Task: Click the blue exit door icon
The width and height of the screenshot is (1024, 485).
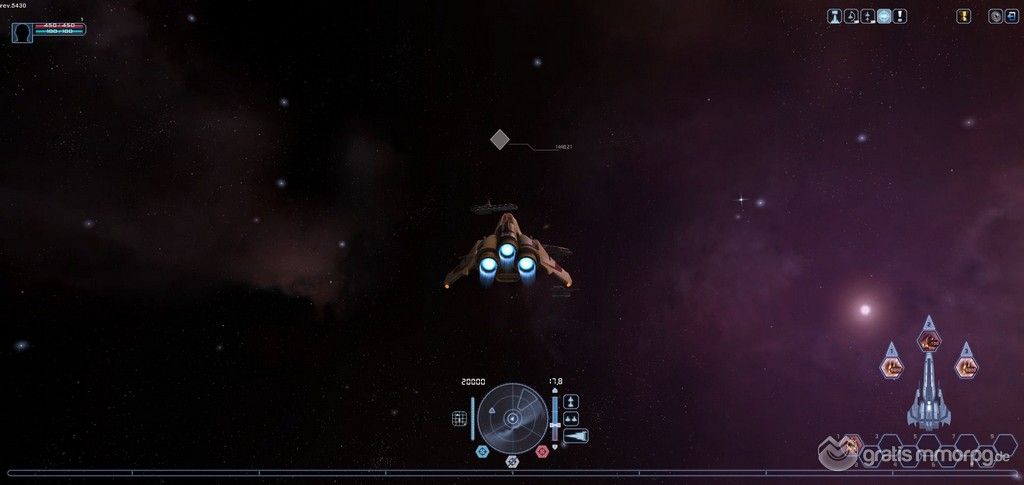Action: pos(1010,16)
